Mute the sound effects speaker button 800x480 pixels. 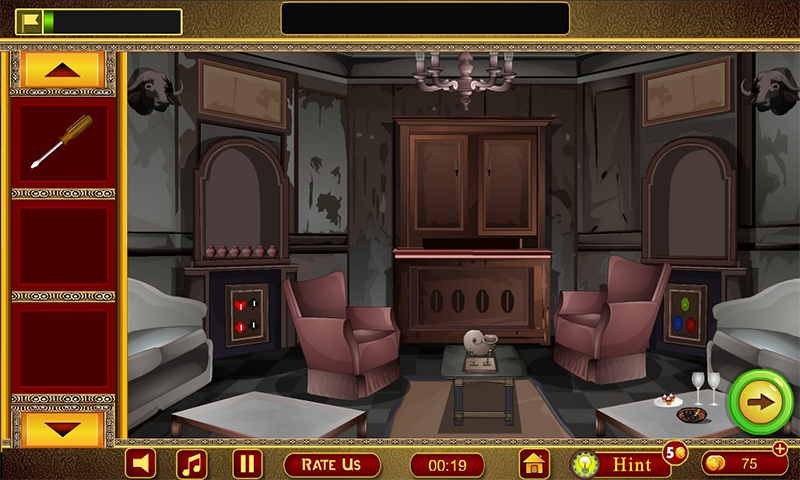pyautogui.click(x=141, y=464)
